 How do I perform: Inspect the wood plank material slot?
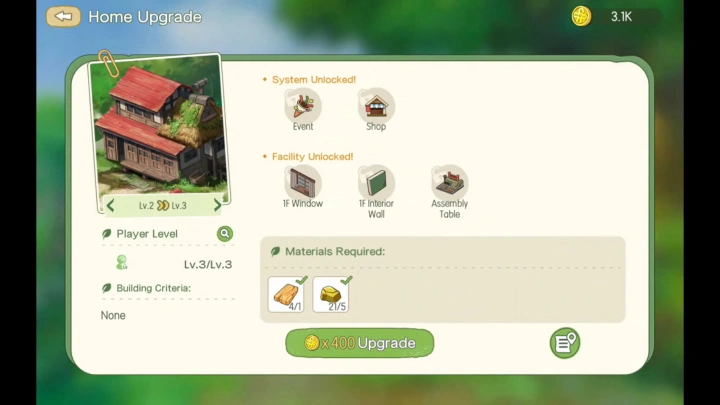287,294
